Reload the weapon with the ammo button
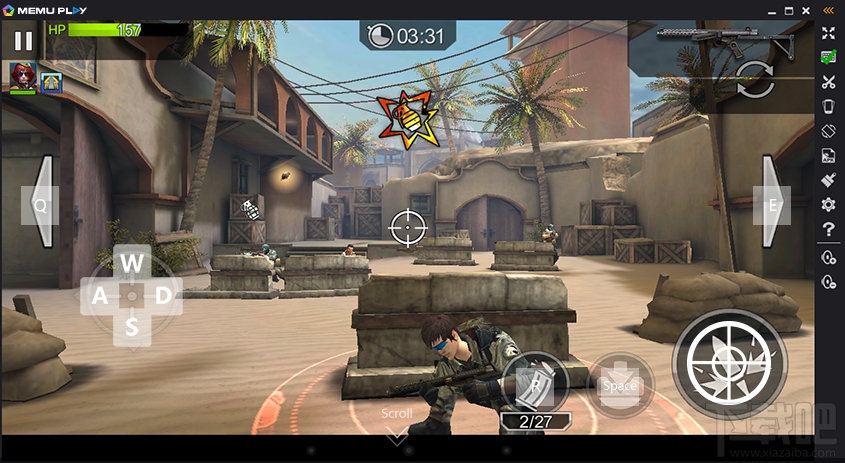The image size is (845, 463). [x=536, y=383]
